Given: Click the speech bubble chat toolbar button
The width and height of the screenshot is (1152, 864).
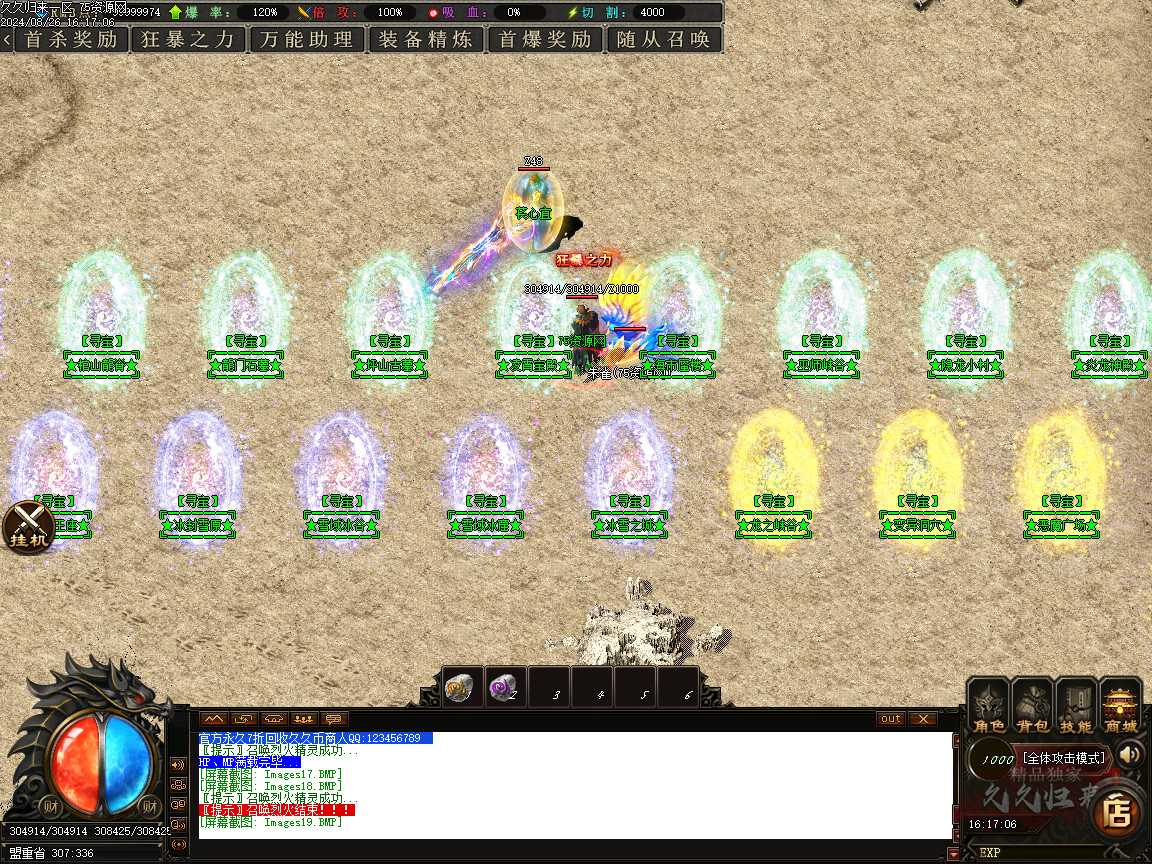Looking at the screenshot, I should point(333,718).
